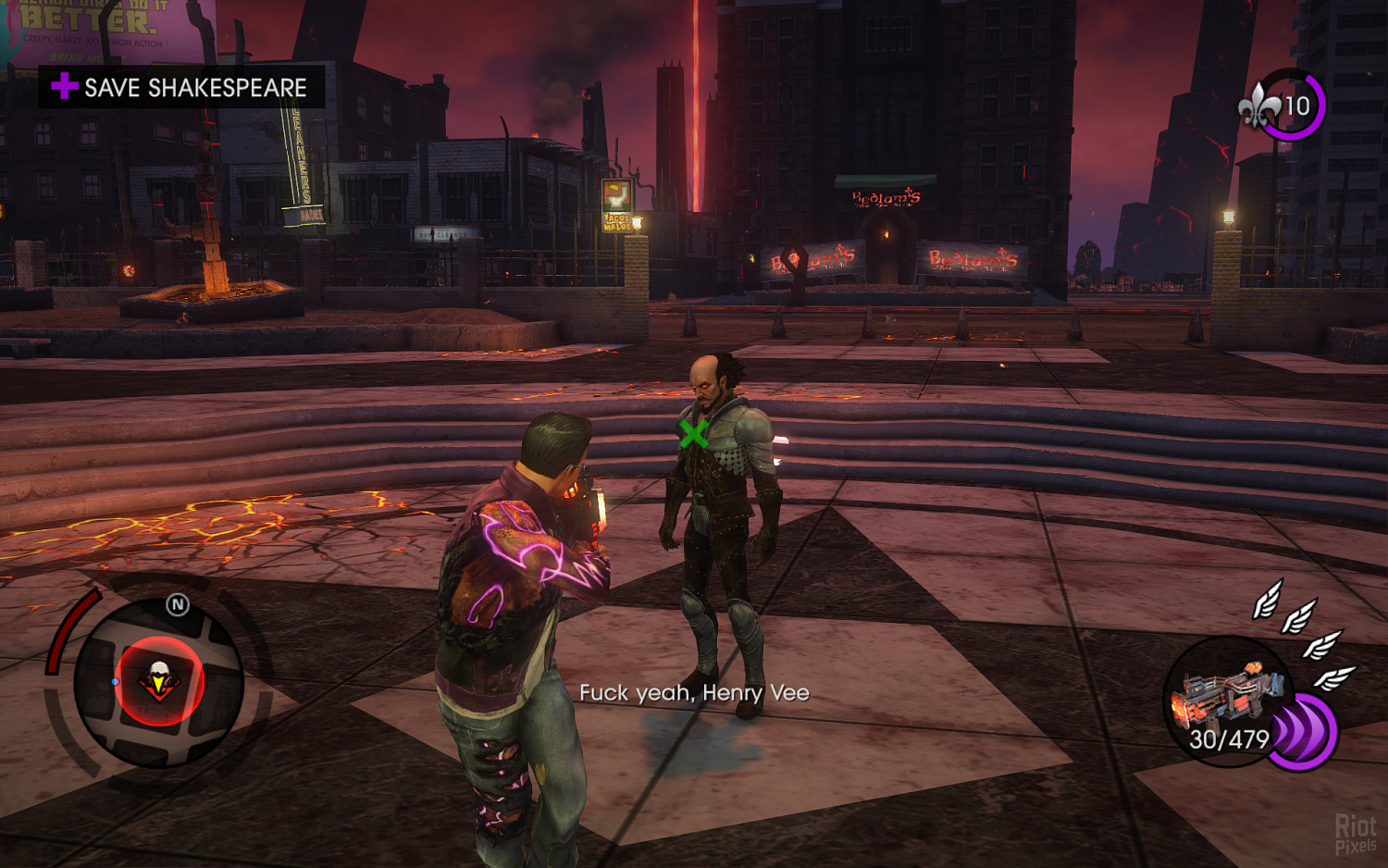Viewport: 1388px width, 868px height.
Task: Click the dialogue text 'Fuck yeah, Henry Vee'
Action: coord(695,692)
